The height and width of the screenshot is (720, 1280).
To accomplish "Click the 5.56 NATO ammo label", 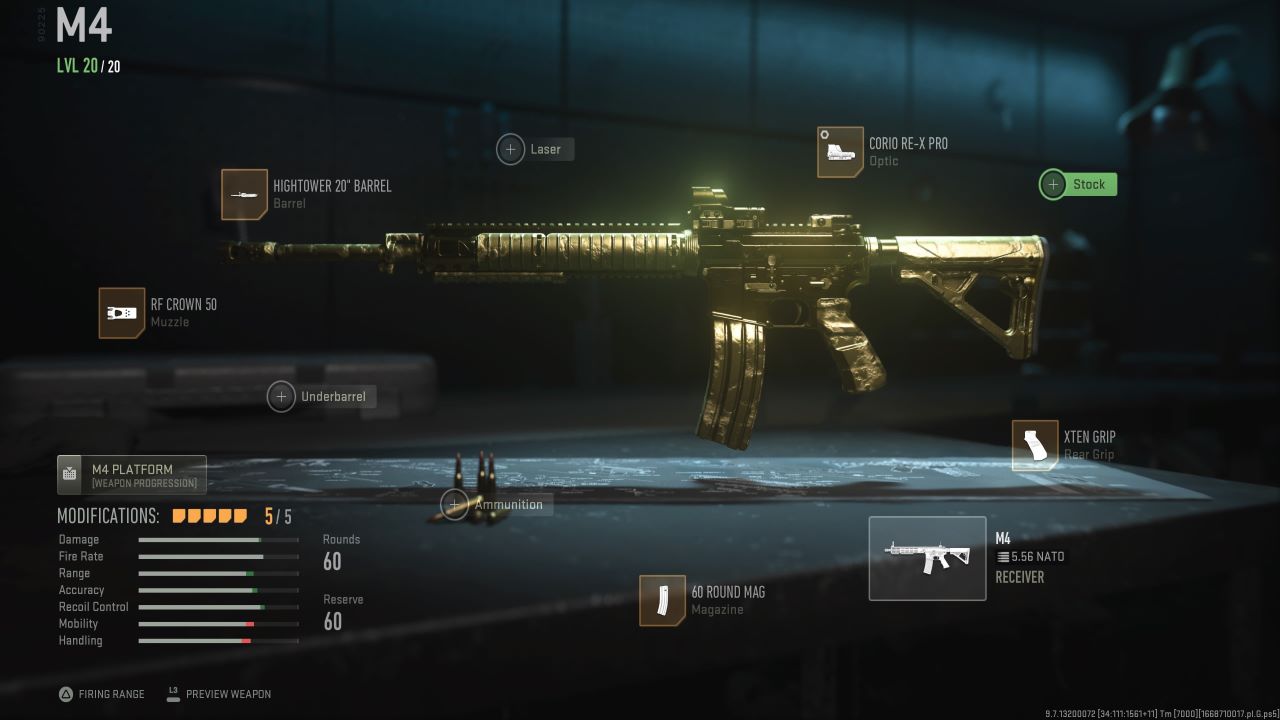I will [x=1032, y=557].
